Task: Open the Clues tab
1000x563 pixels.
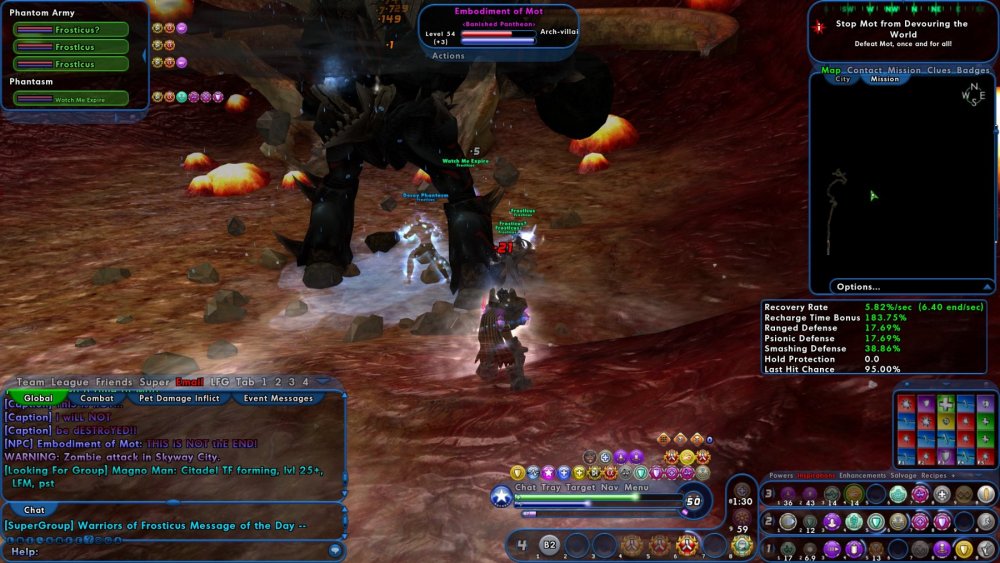Action: (x=939, y=70)
